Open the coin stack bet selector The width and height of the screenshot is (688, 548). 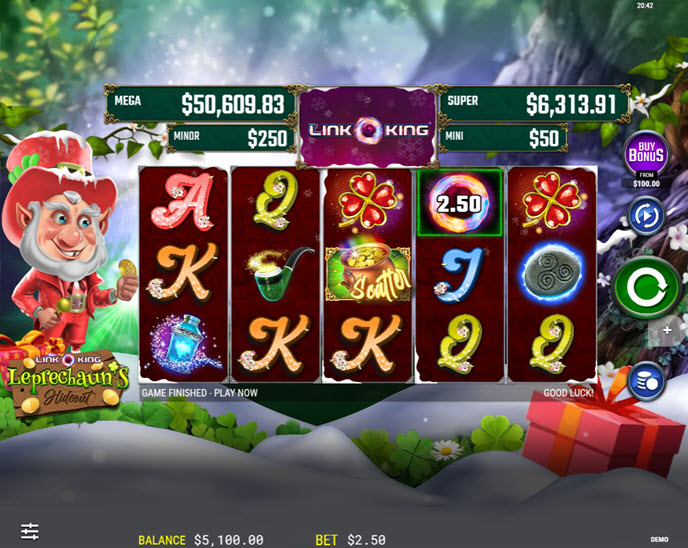point(646,382)
